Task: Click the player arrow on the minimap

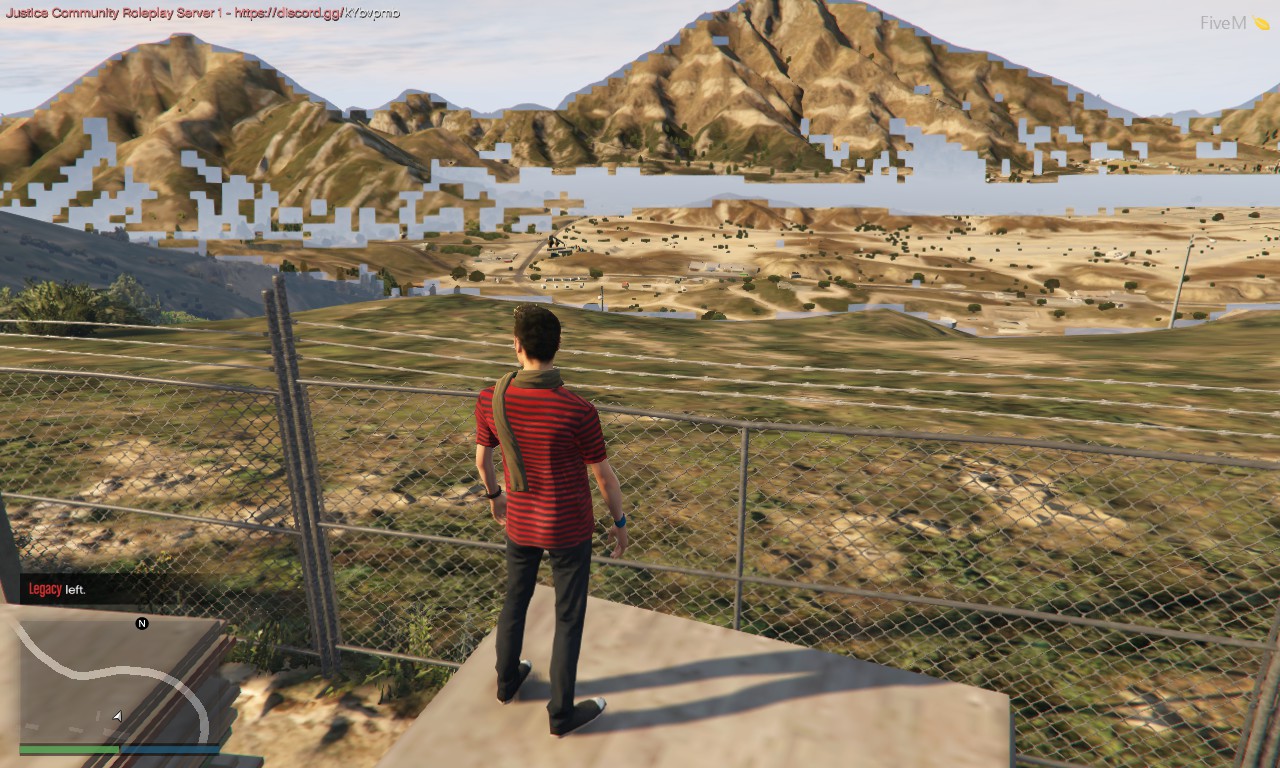Action: (117, 716)
